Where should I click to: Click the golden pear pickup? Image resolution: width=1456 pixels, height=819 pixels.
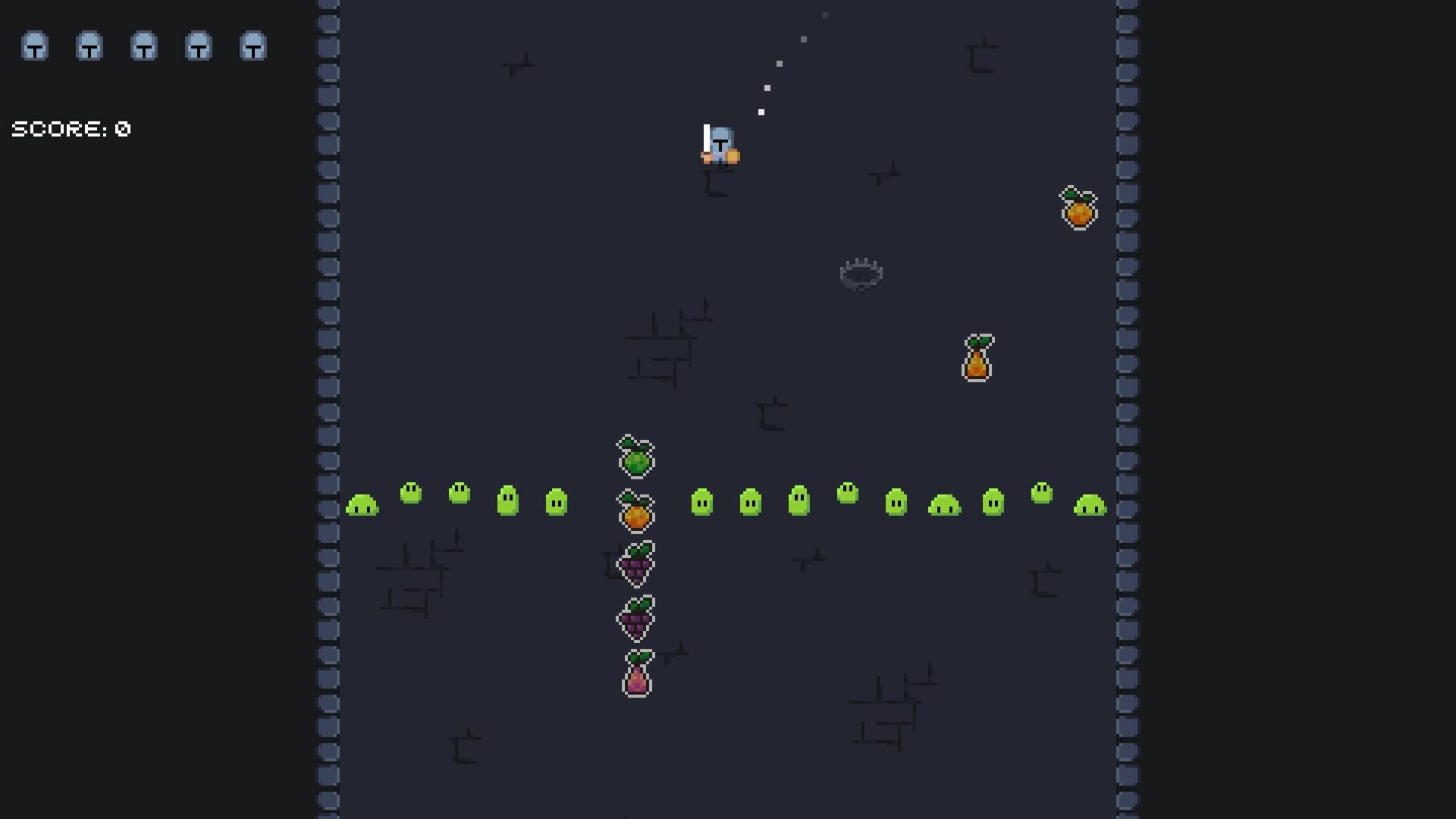(977, 358)
